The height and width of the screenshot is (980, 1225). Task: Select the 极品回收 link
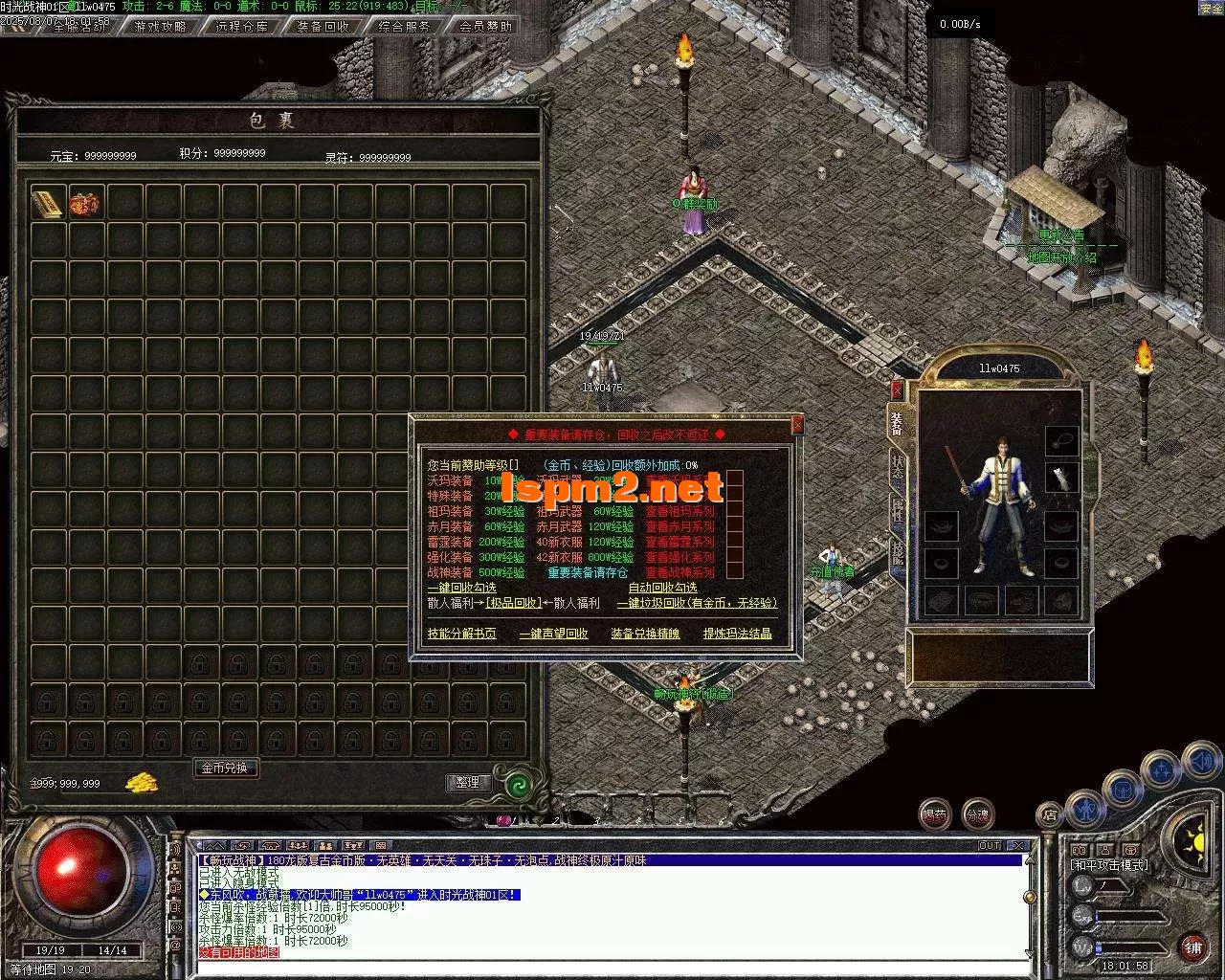pos(513,603)
